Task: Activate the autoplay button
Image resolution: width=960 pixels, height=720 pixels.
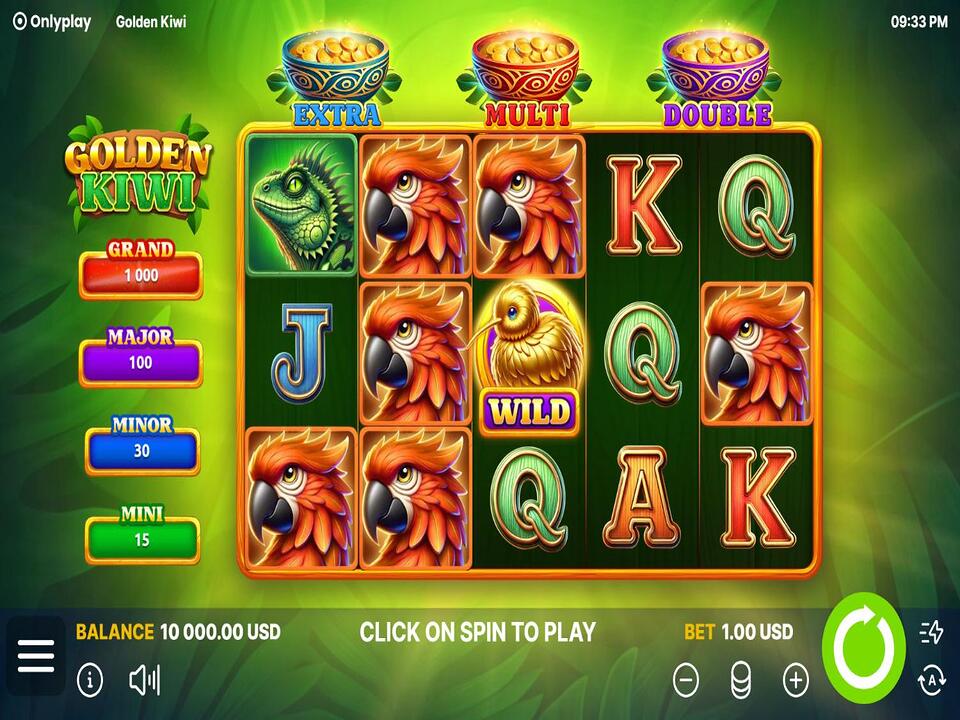Action: (x=931, y=681)
